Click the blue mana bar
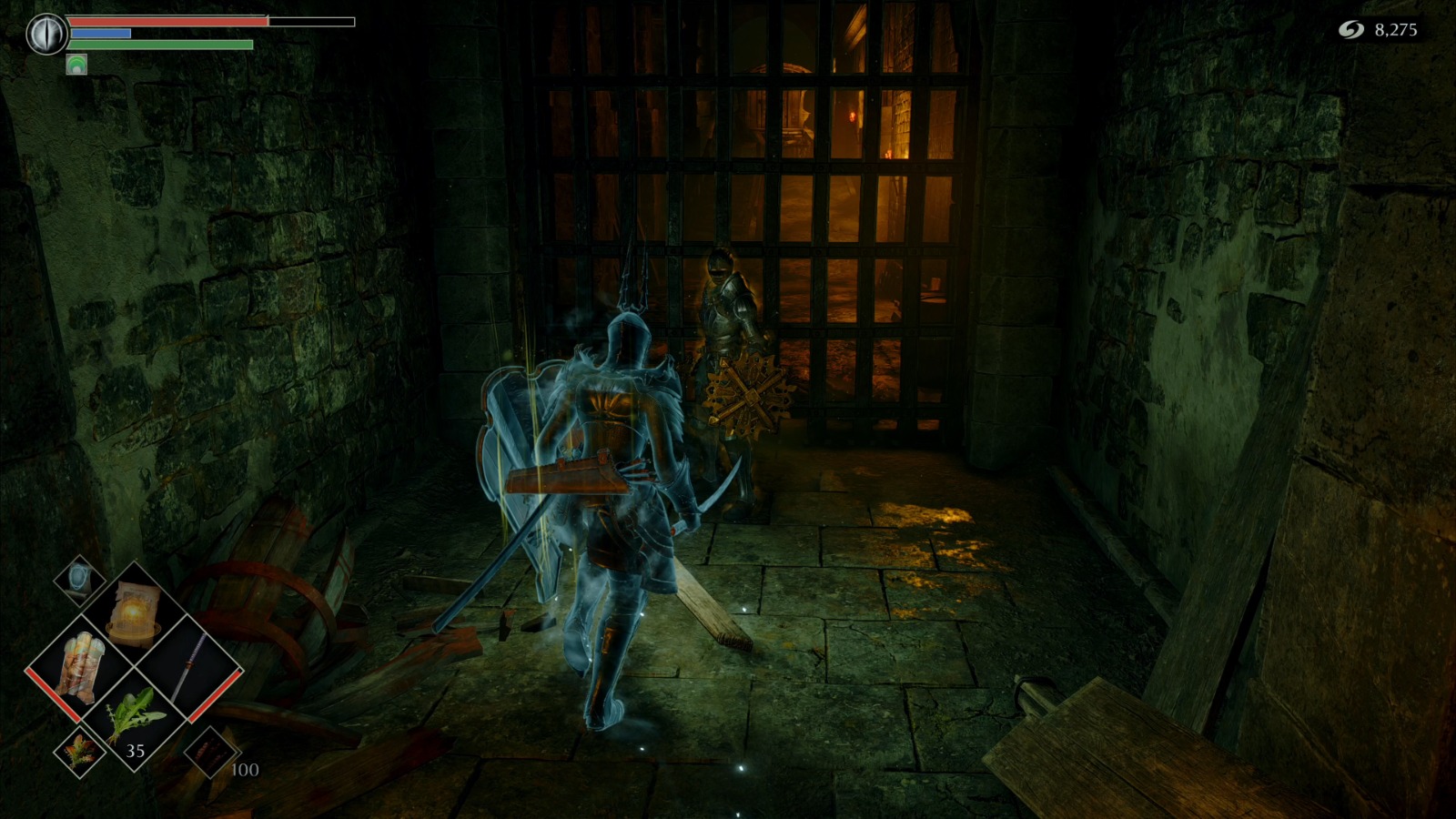 point(100,33)
